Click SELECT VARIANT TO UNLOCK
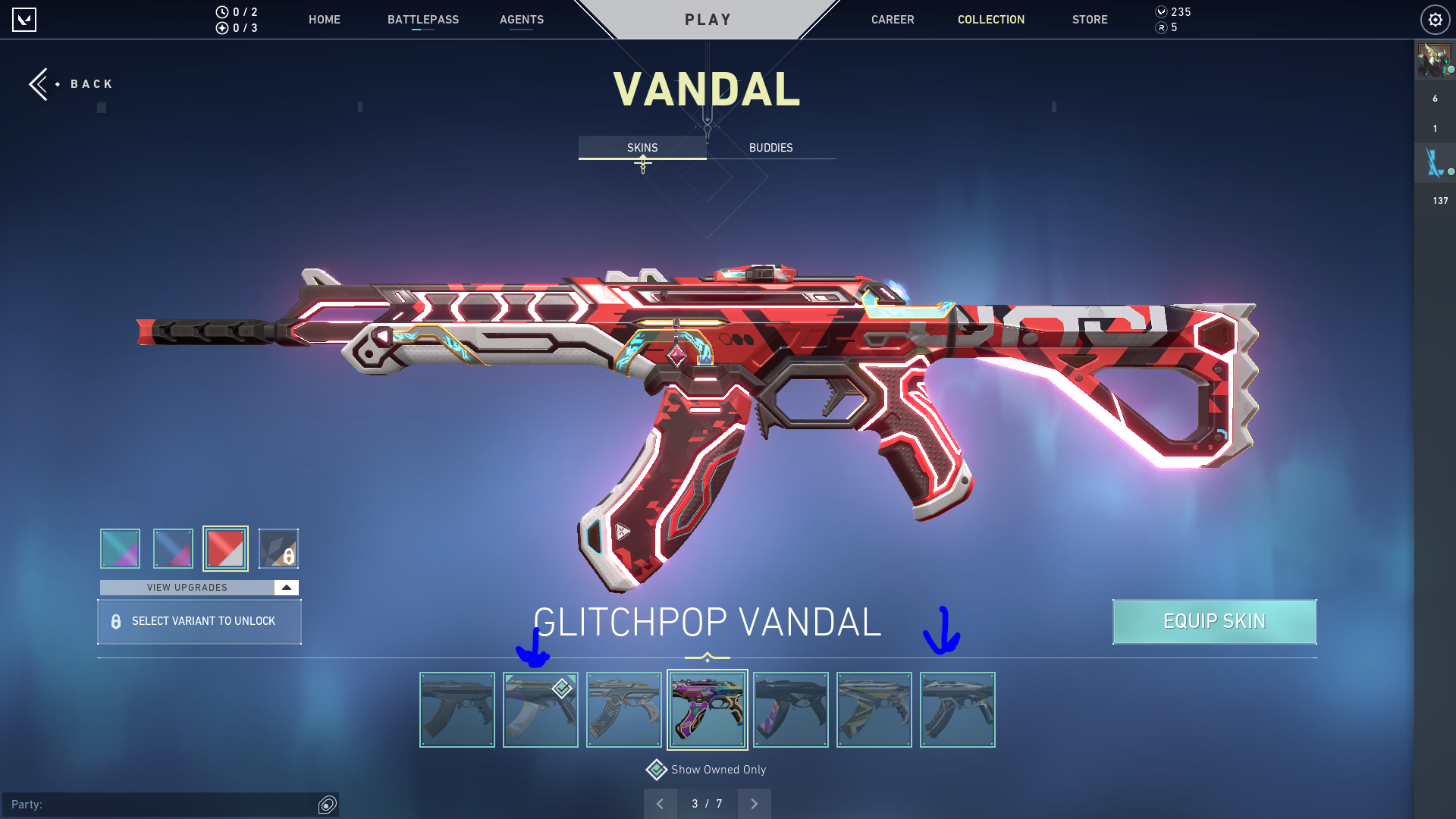The height and width of the screenshot is (819, 1456). [x=199, y=621]
